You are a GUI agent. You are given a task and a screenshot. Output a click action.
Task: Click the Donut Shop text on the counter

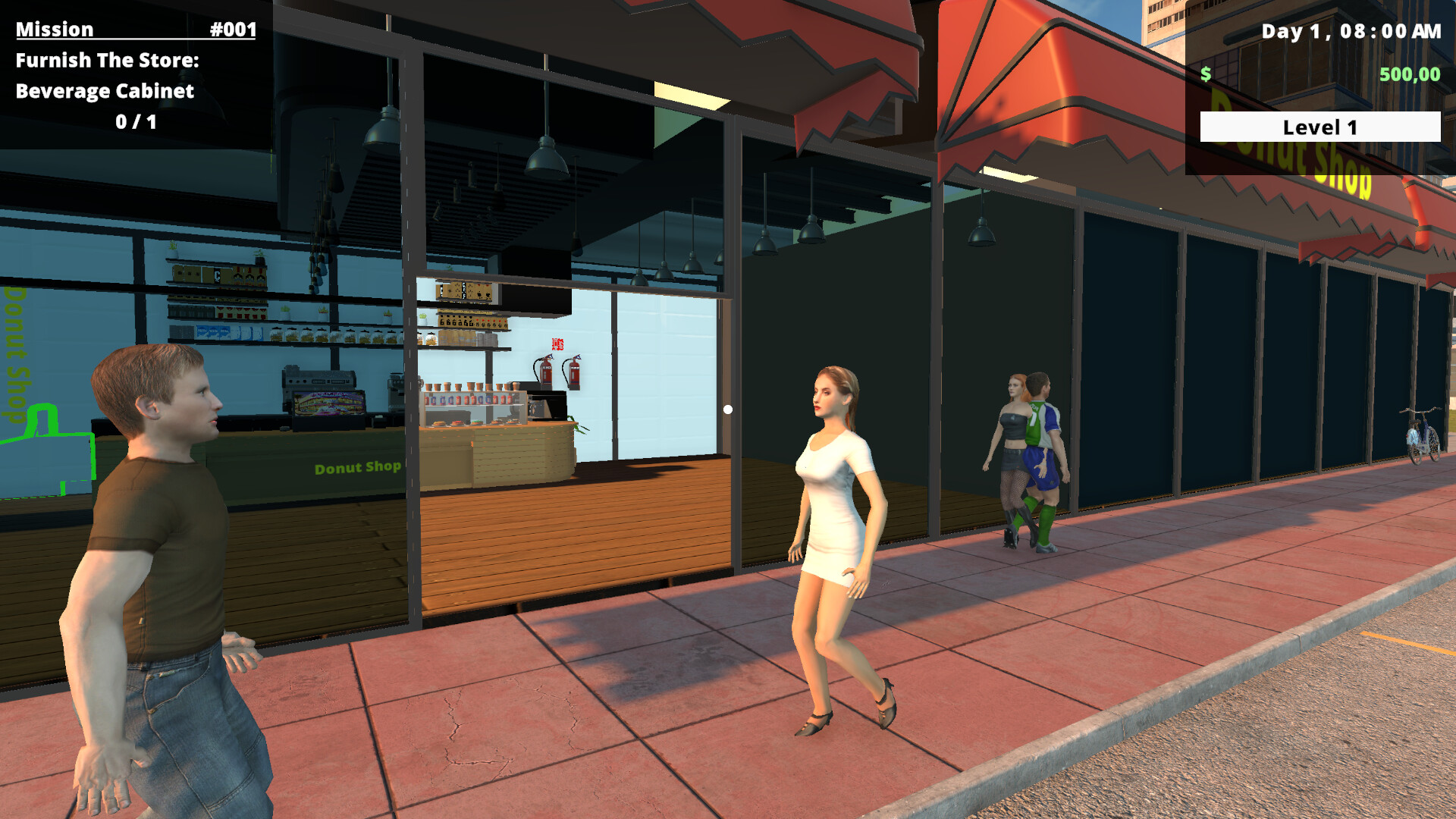[356, 468]
